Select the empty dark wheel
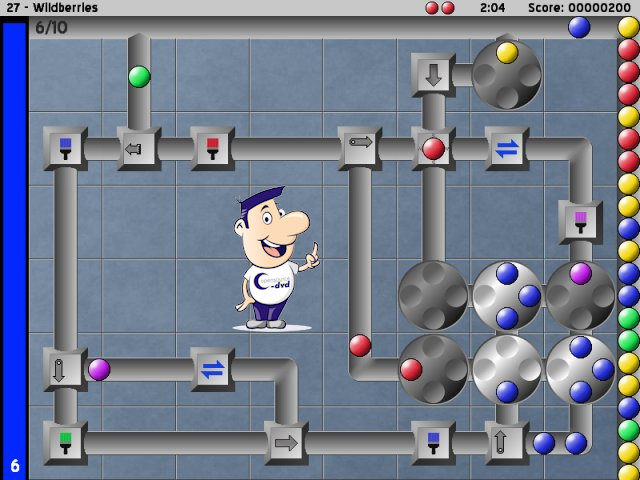Image resolution: width=640 pixels, height=480 pixels. 433,295
